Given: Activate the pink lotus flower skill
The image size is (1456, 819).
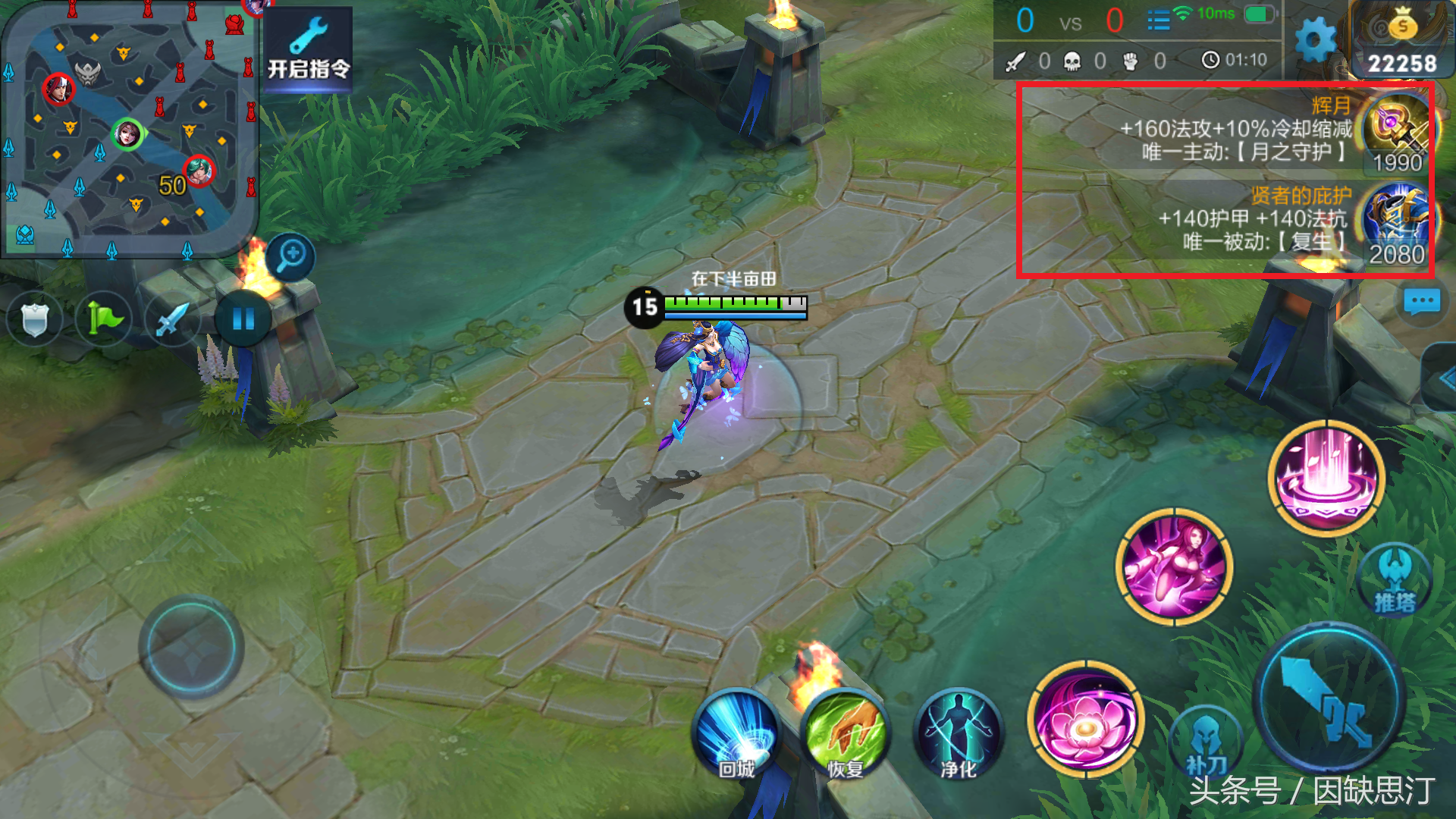Looking at the screenshot, I should 1085,719.
